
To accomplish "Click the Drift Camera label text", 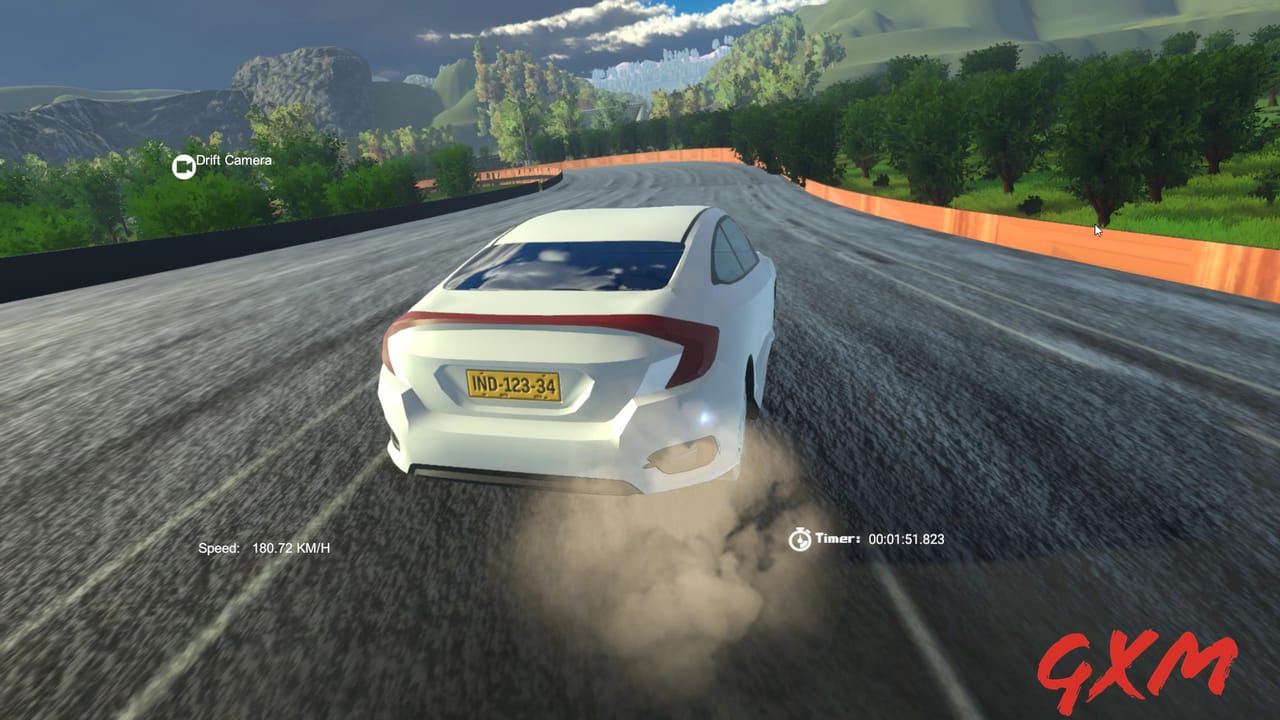I will pos(233,160).
